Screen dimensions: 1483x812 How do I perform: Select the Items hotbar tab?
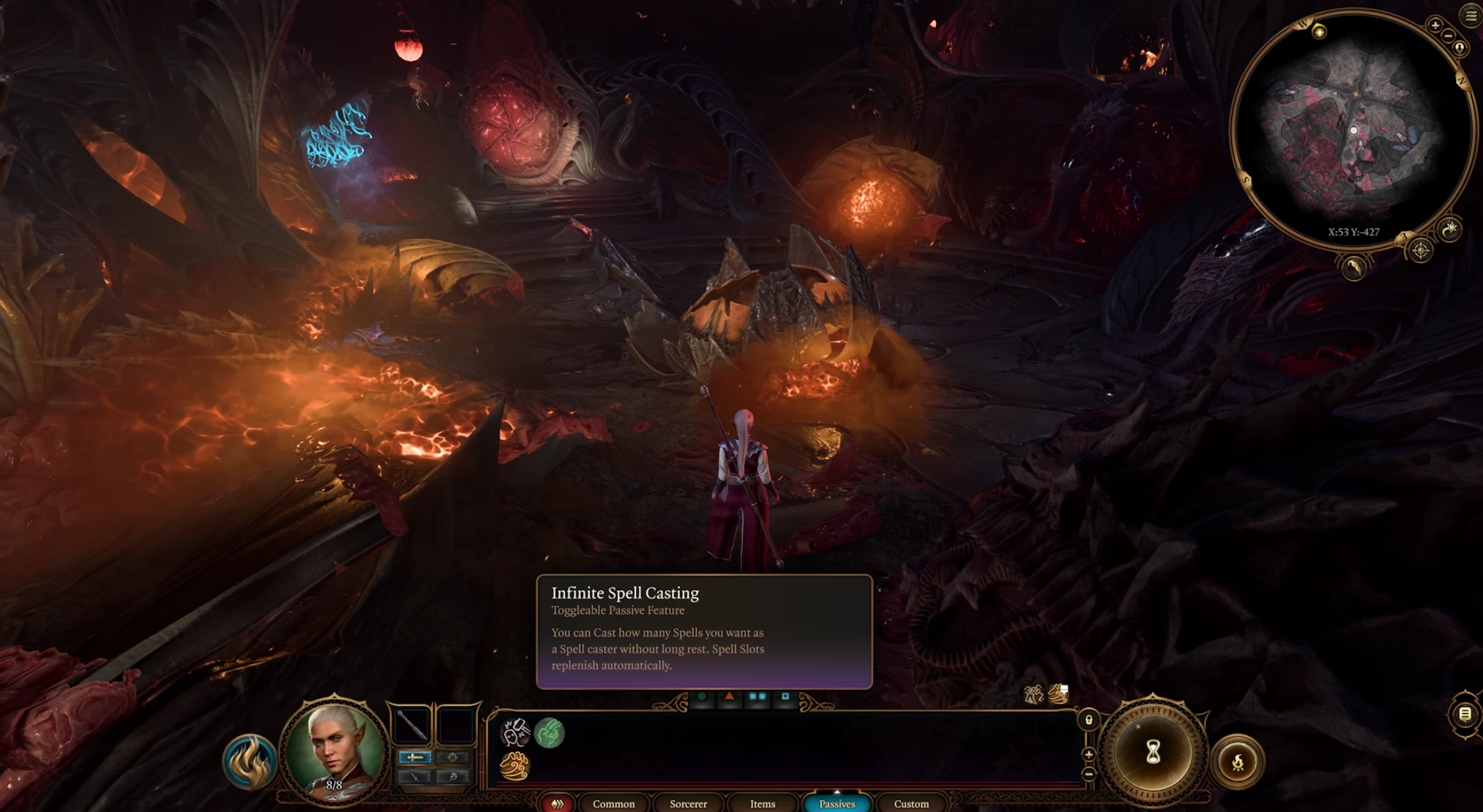tap(763, 804)
